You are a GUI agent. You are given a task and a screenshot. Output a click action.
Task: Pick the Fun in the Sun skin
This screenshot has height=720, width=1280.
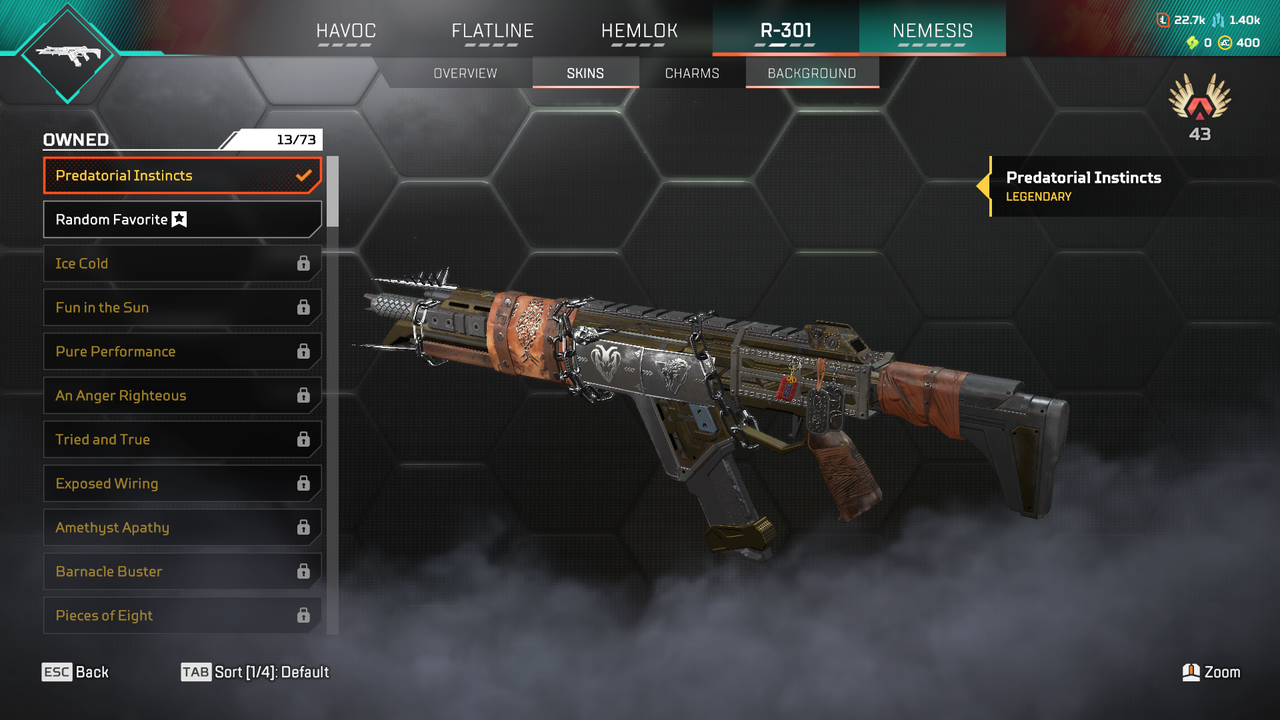pyautogui.click(x=182, y=307)
